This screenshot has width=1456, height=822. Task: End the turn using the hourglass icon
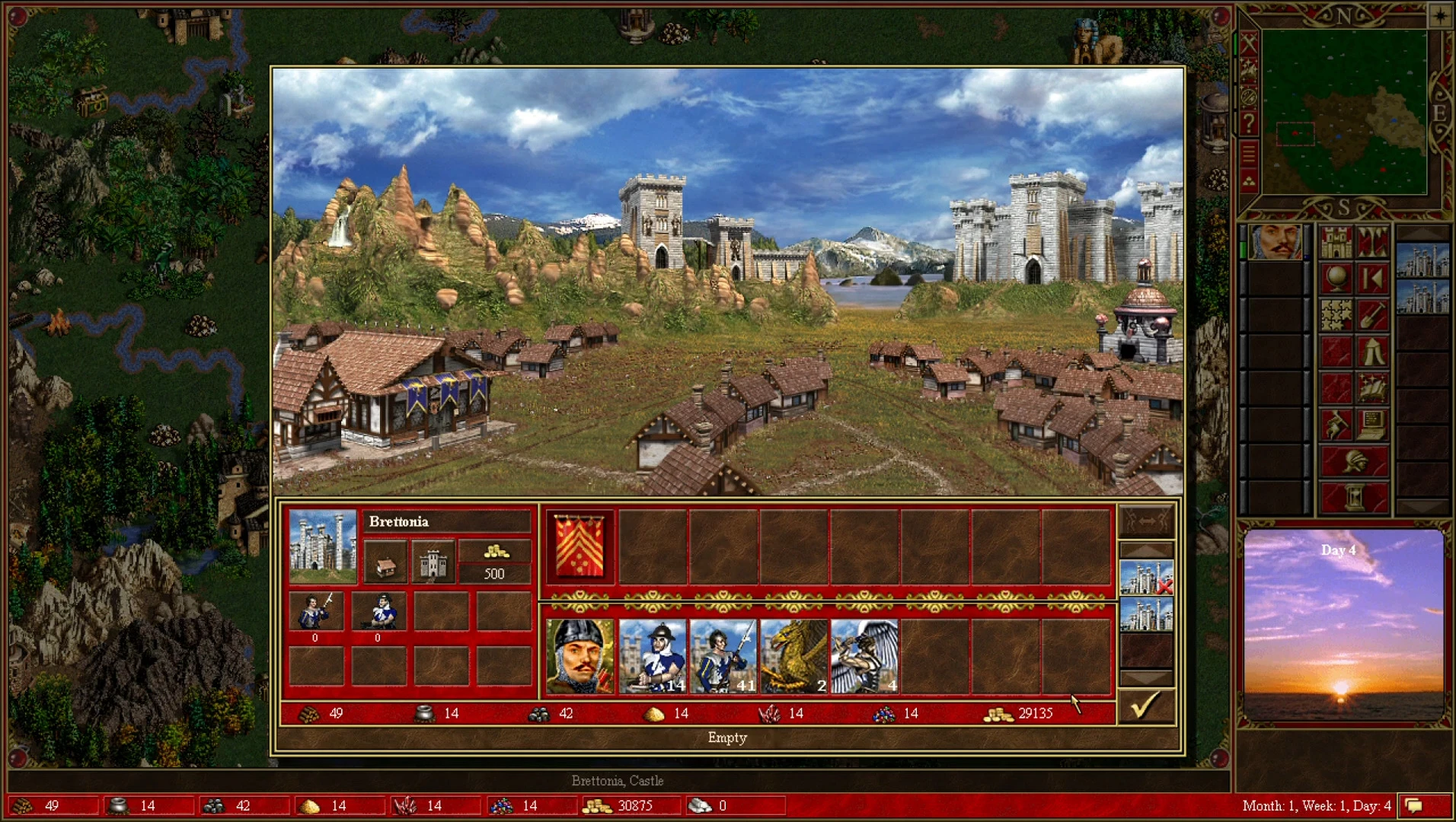coord(1354,495)
